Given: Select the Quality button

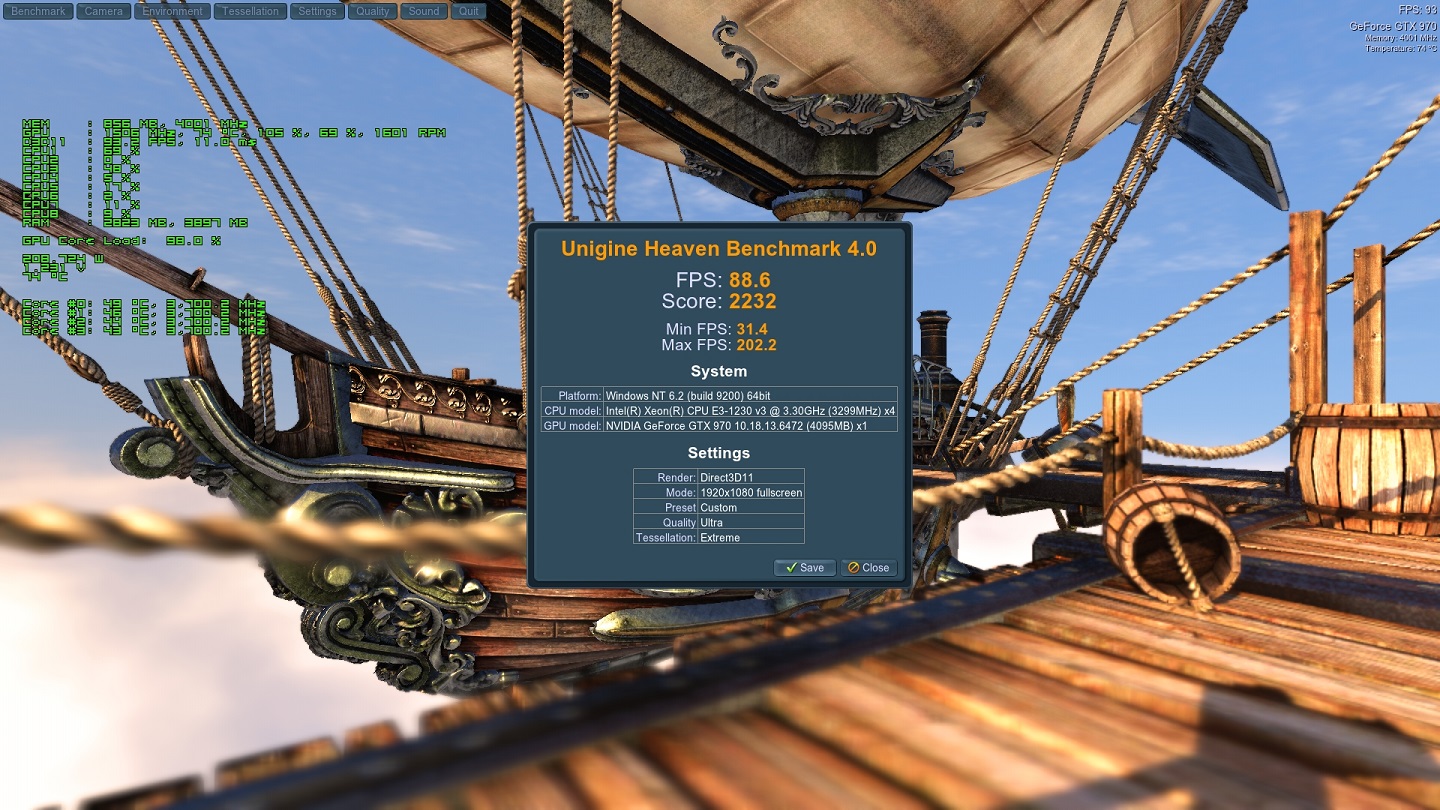Looking at the screenshot, I should coord(373,12).
